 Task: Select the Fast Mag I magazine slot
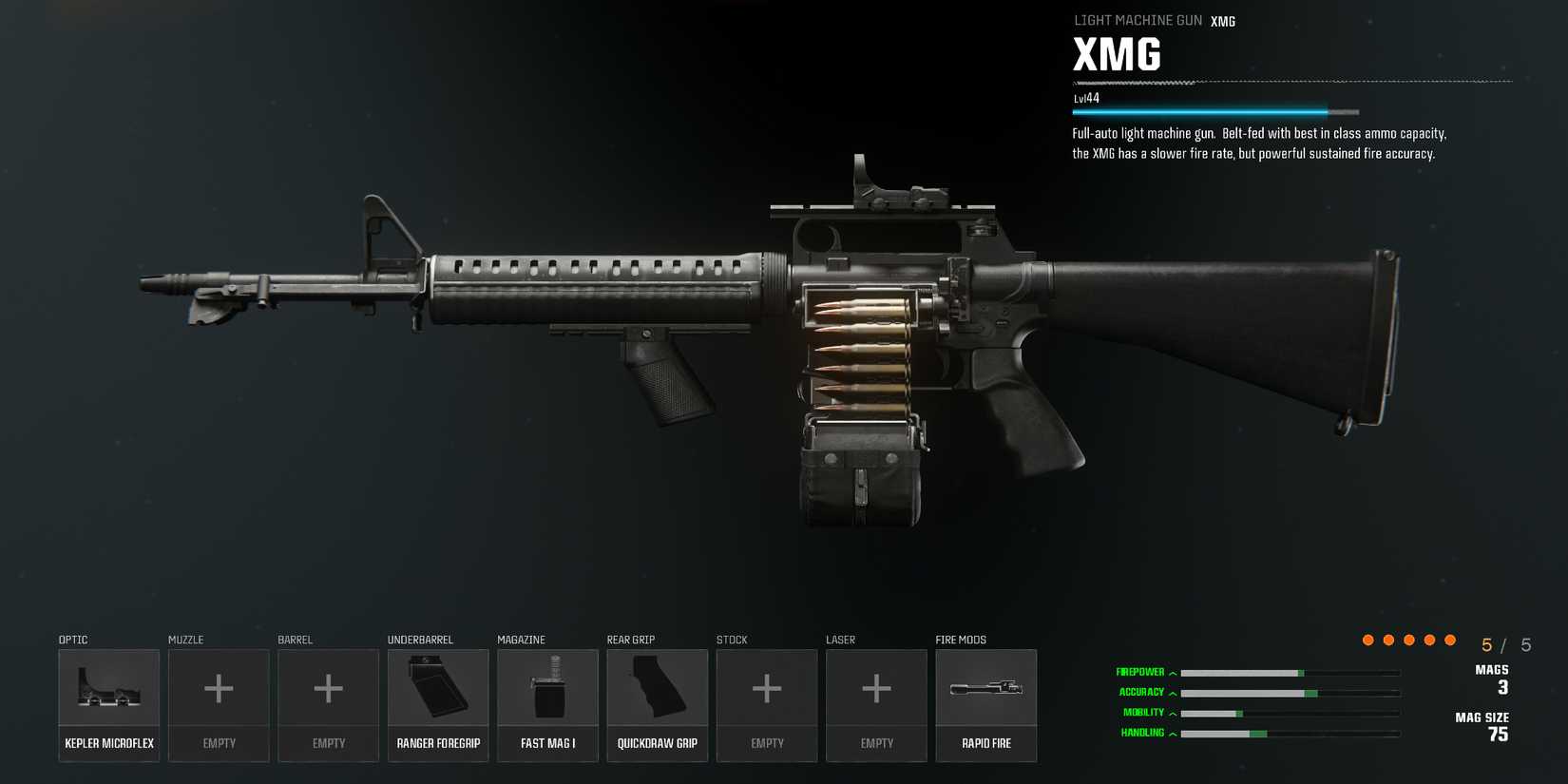click(x=547, y=703)
